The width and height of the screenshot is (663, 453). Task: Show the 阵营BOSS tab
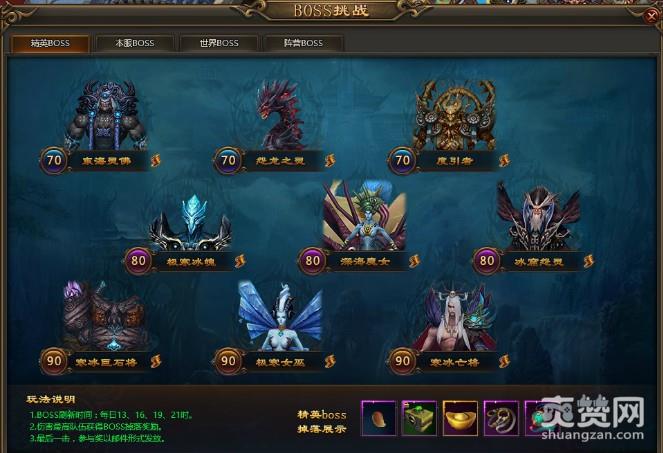pyautogui.click(x=303, y=44)
